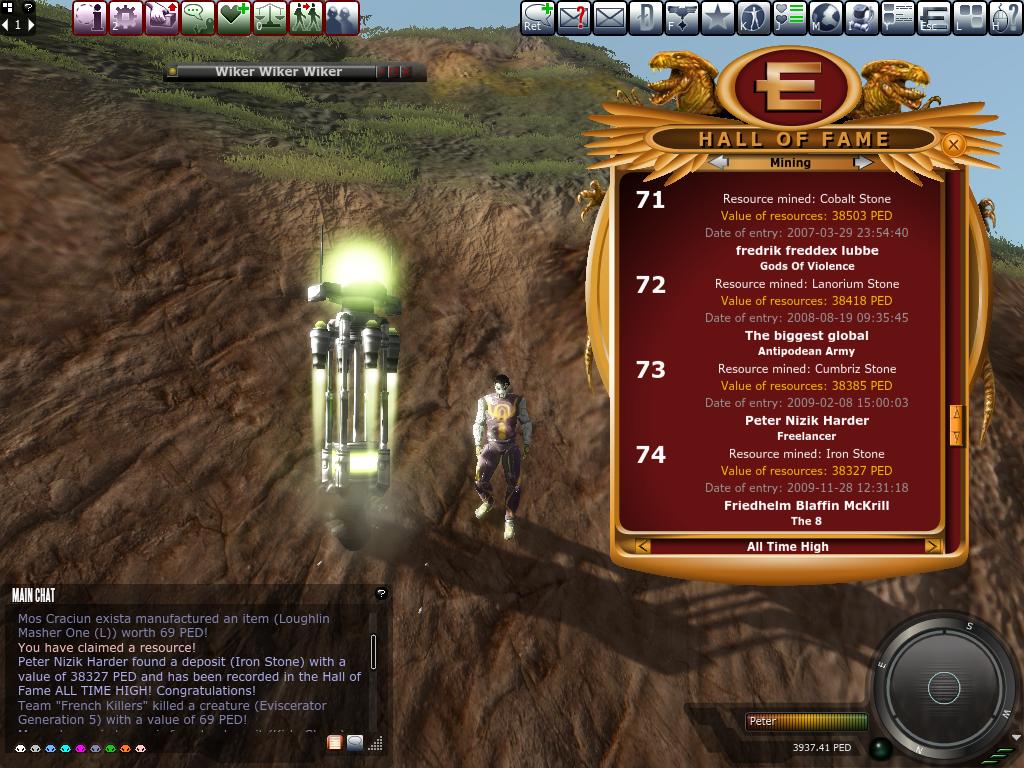
Task: Open the star icon in top toolbar
Action: coord(717,18)
